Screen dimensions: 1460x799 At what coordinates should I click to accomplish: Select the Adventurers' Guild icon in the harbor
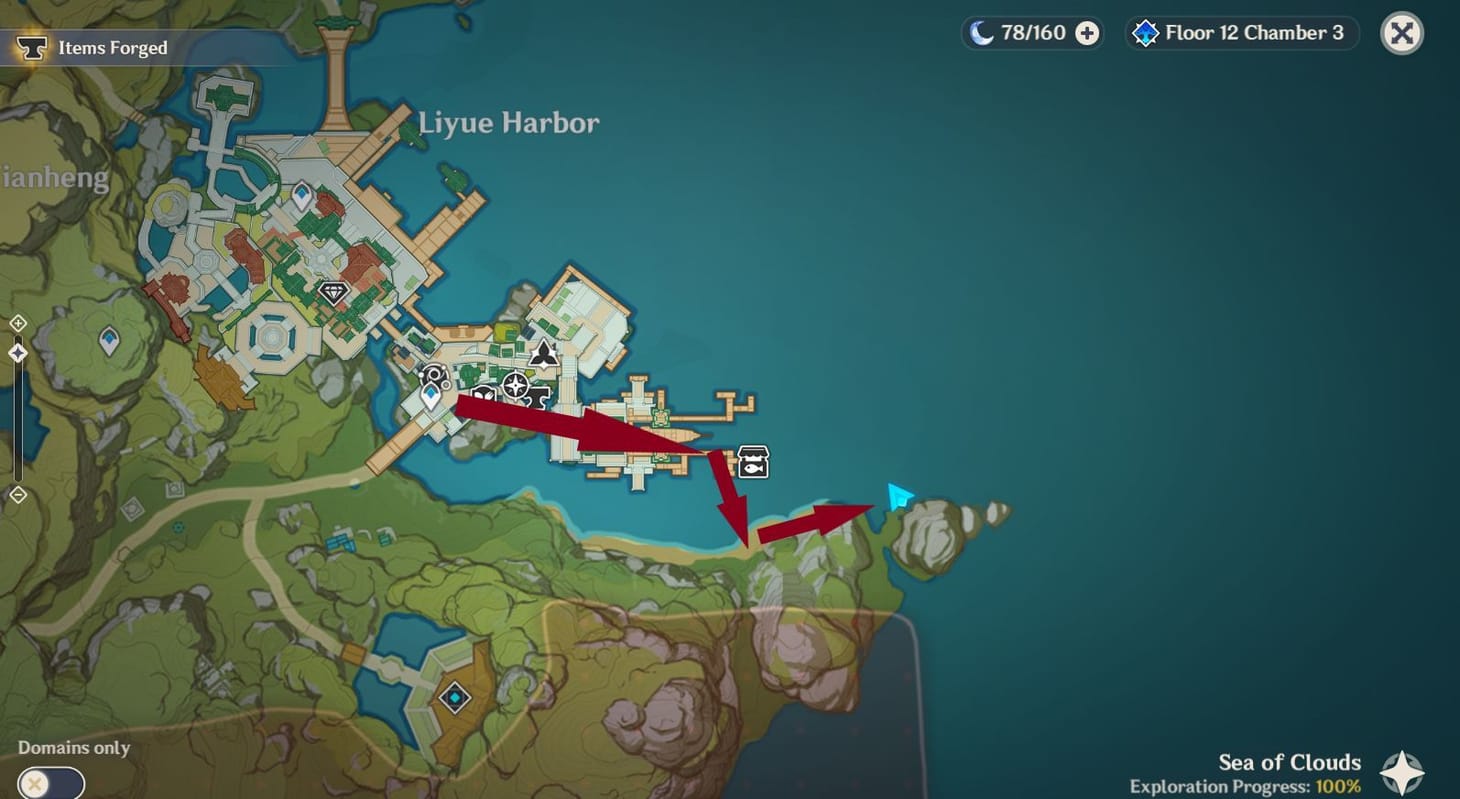coord(433,375)
